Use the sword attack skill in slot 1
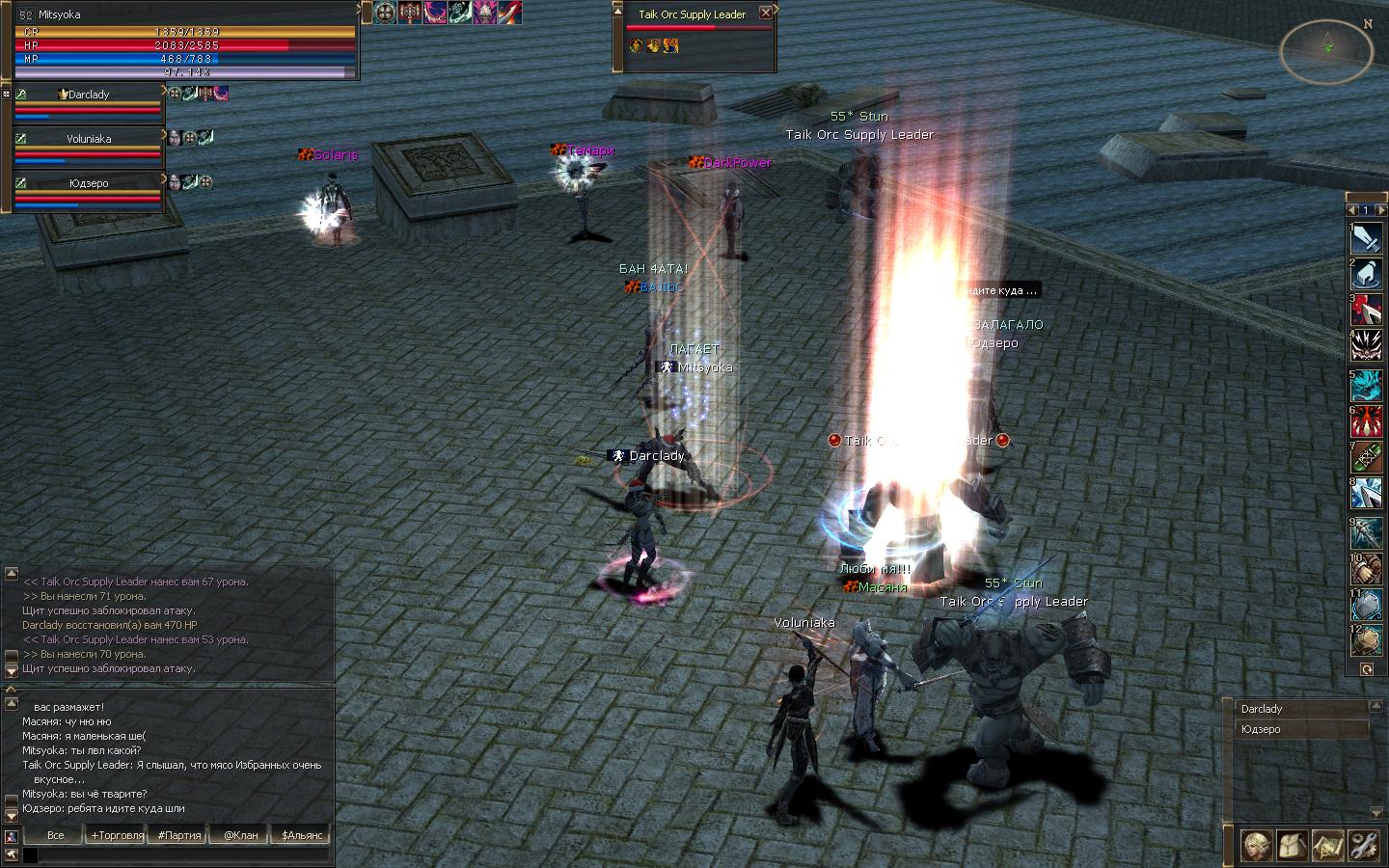The height and width of the screenshot is (868, 1389). pyautogui.click(x=1366, y=236)
